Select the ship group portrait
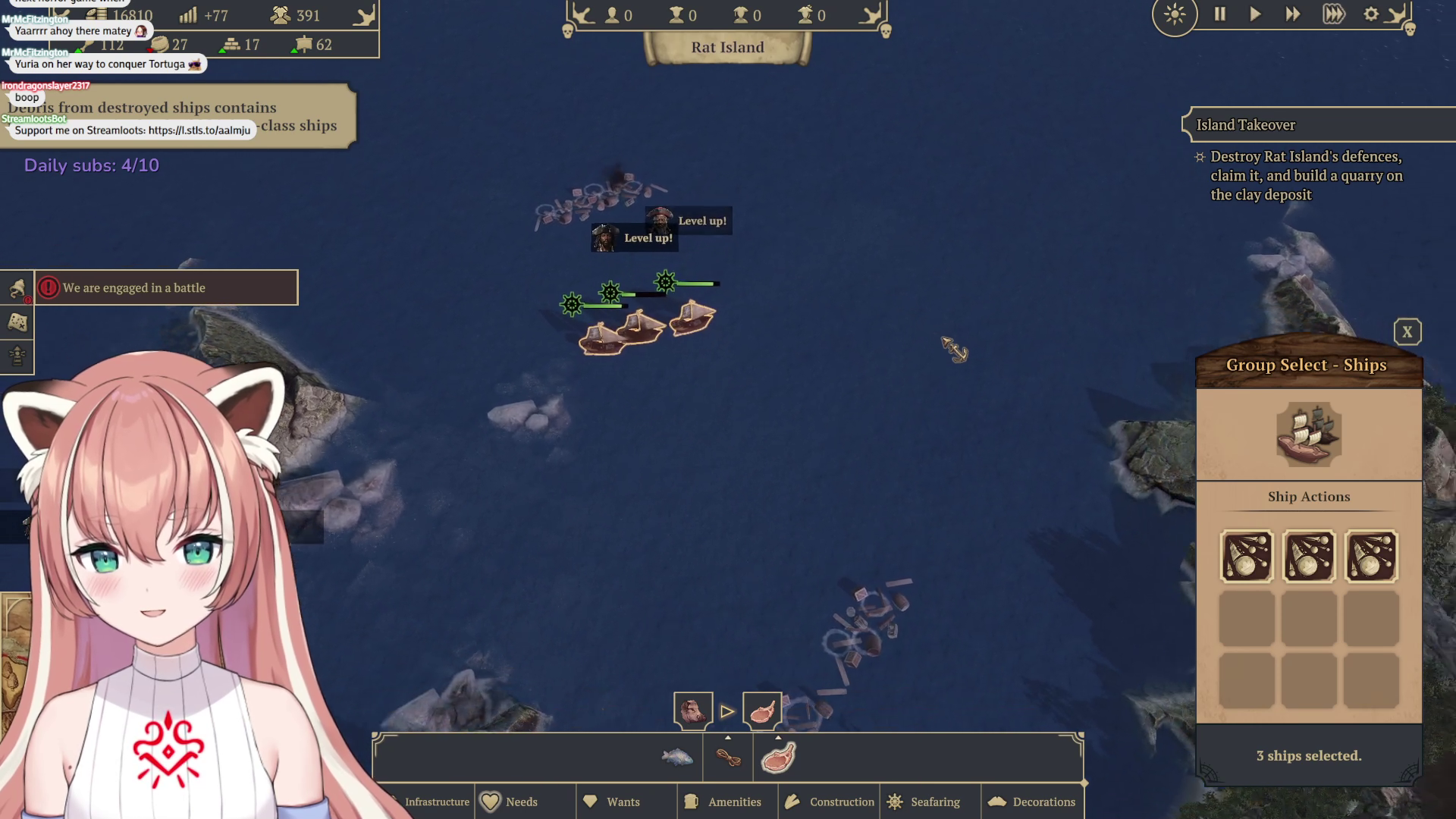Screen dimensions: 1456x819 tap(1309, 435)
